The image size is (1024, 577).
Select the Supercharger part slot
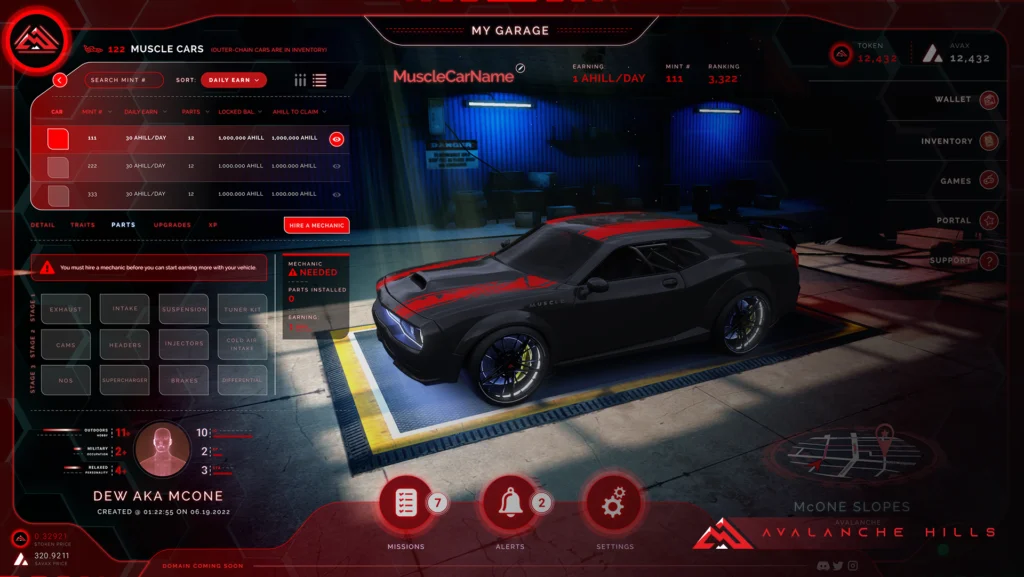tap(125, 380)
